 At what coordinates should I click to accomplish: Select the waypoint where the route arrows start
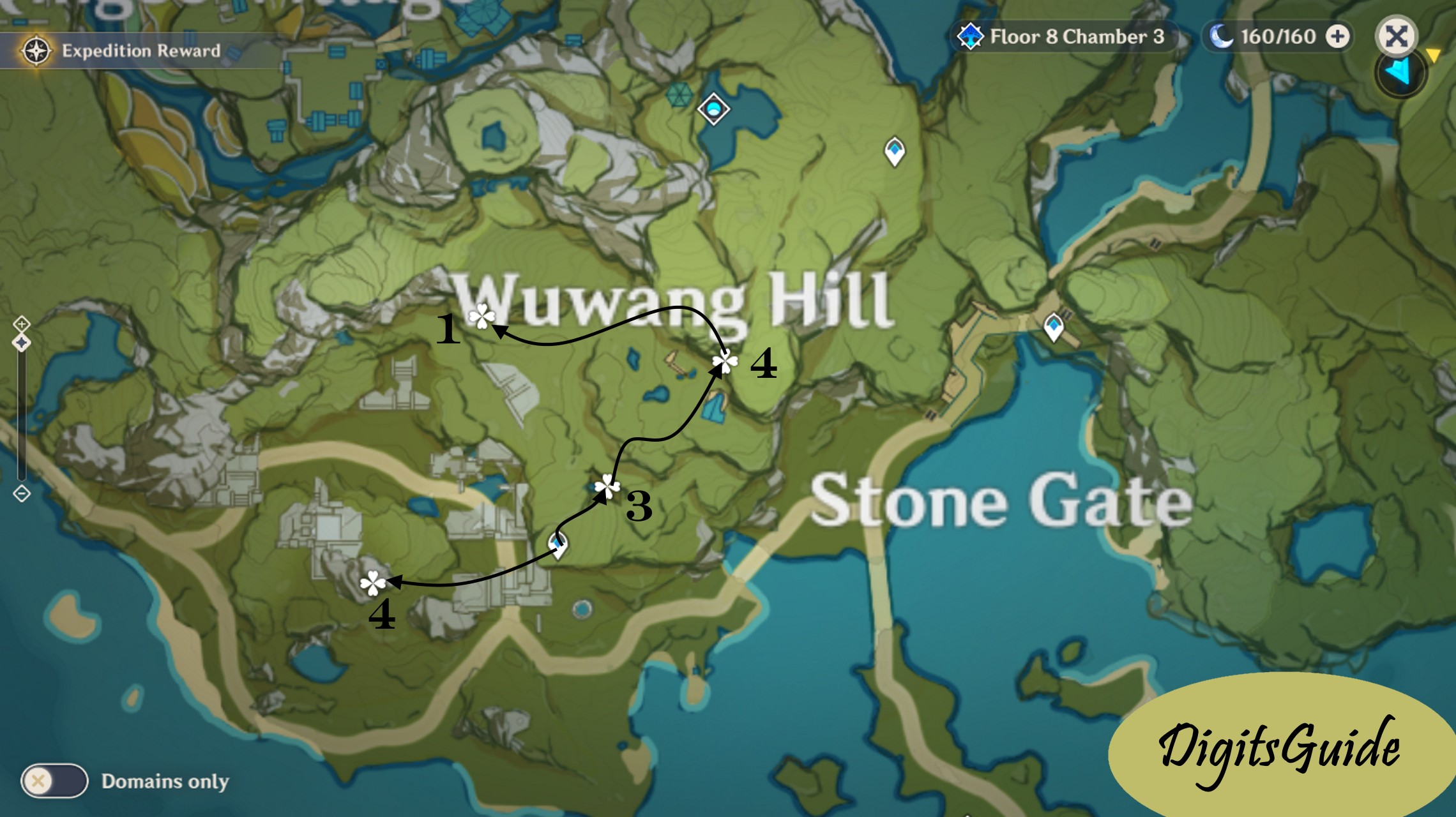557,546
